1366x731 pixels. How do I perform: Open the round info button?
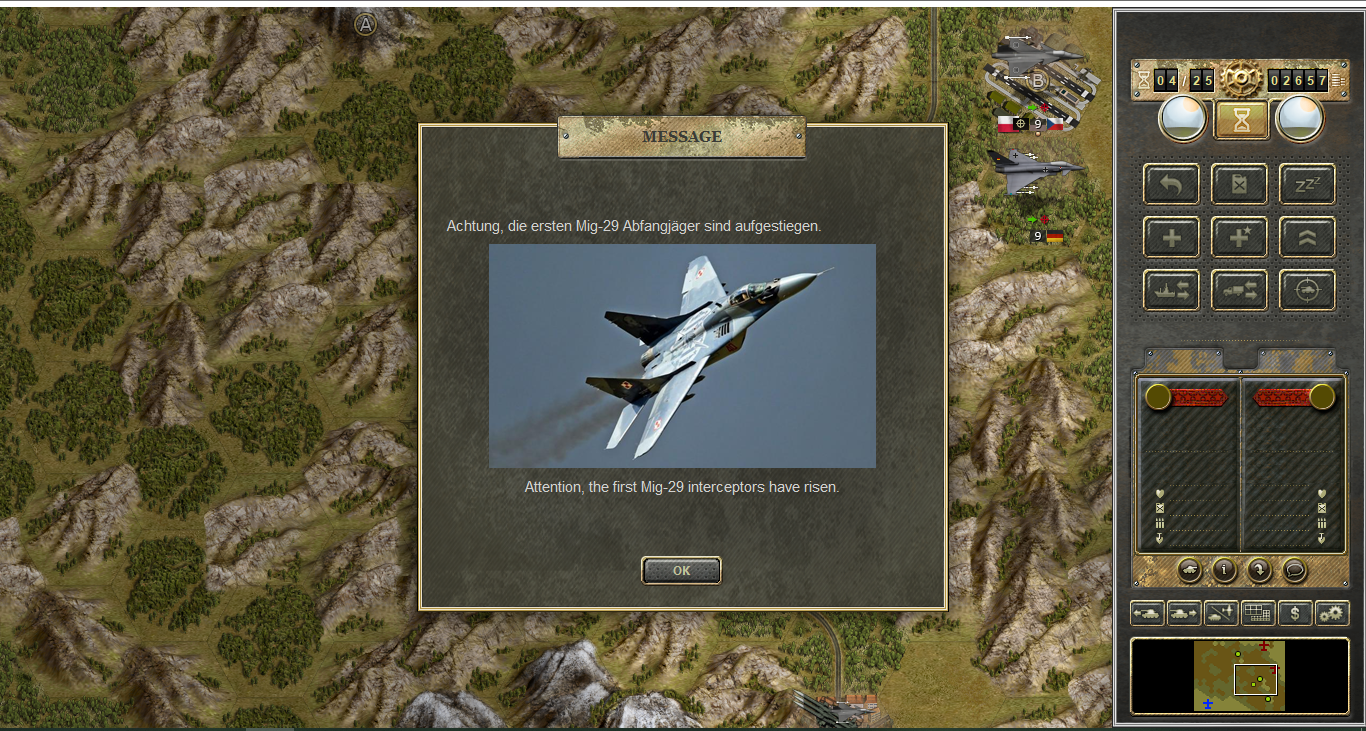point(1224,570)
